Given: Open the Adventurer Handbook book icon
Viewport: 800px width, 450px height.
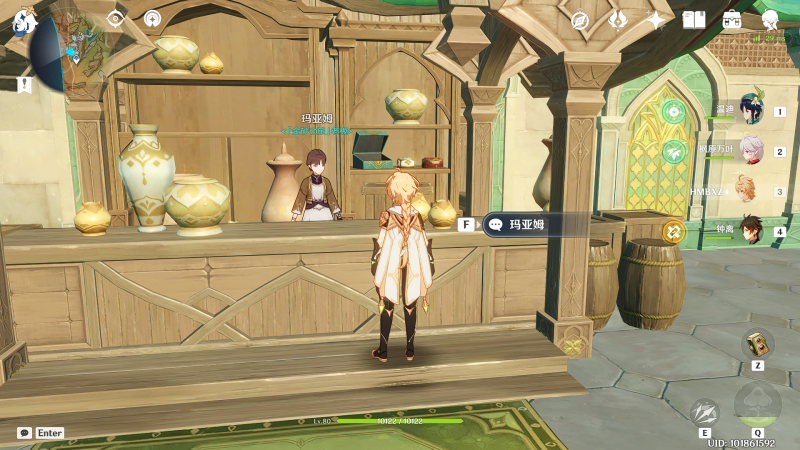Looking at the screenshot, I should click(694, 20).
